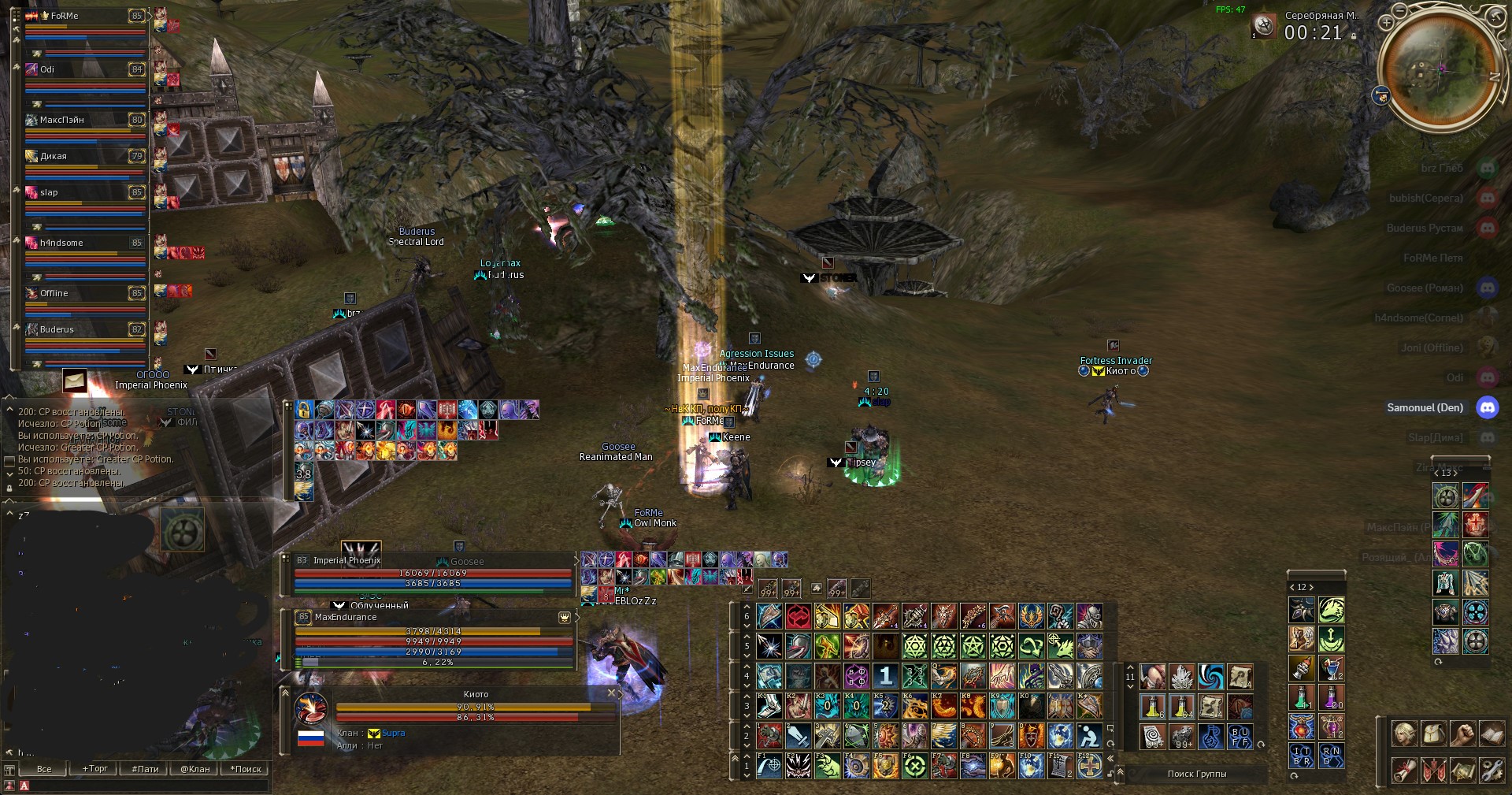Use the sitting figure action on hotbar

coord(1089,737)
